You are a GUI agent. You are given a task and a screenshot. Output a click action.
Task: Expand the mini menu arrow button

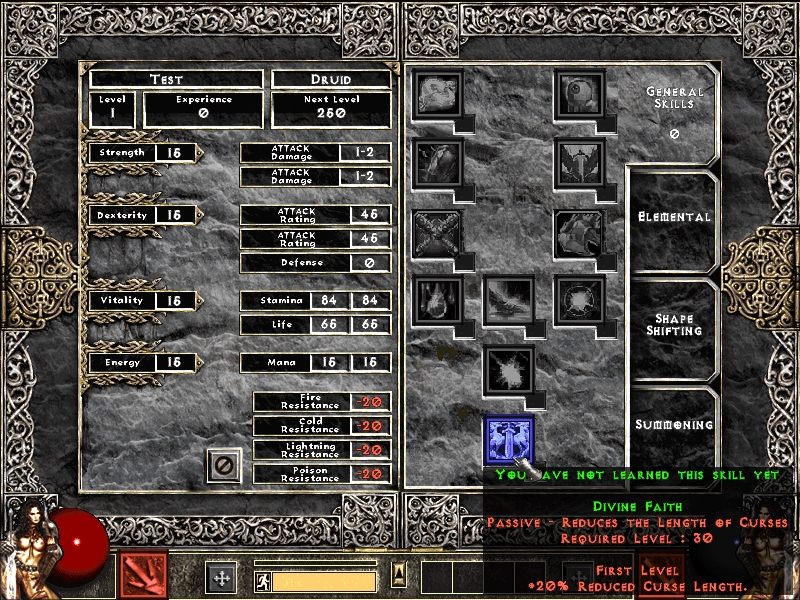point(398,575)
